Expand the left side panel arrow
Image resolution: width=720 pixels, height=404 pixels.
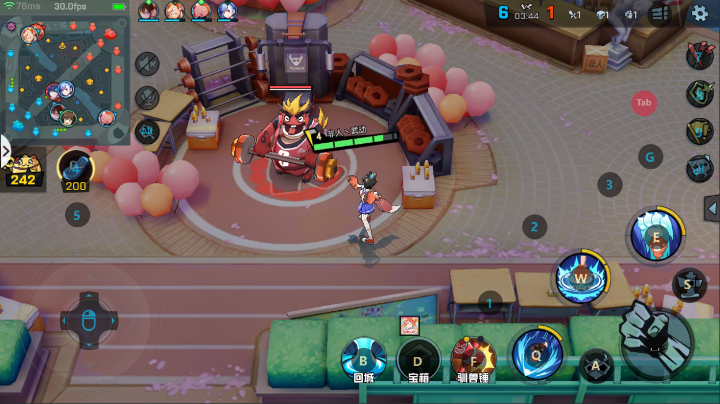(x=5, y=150)
